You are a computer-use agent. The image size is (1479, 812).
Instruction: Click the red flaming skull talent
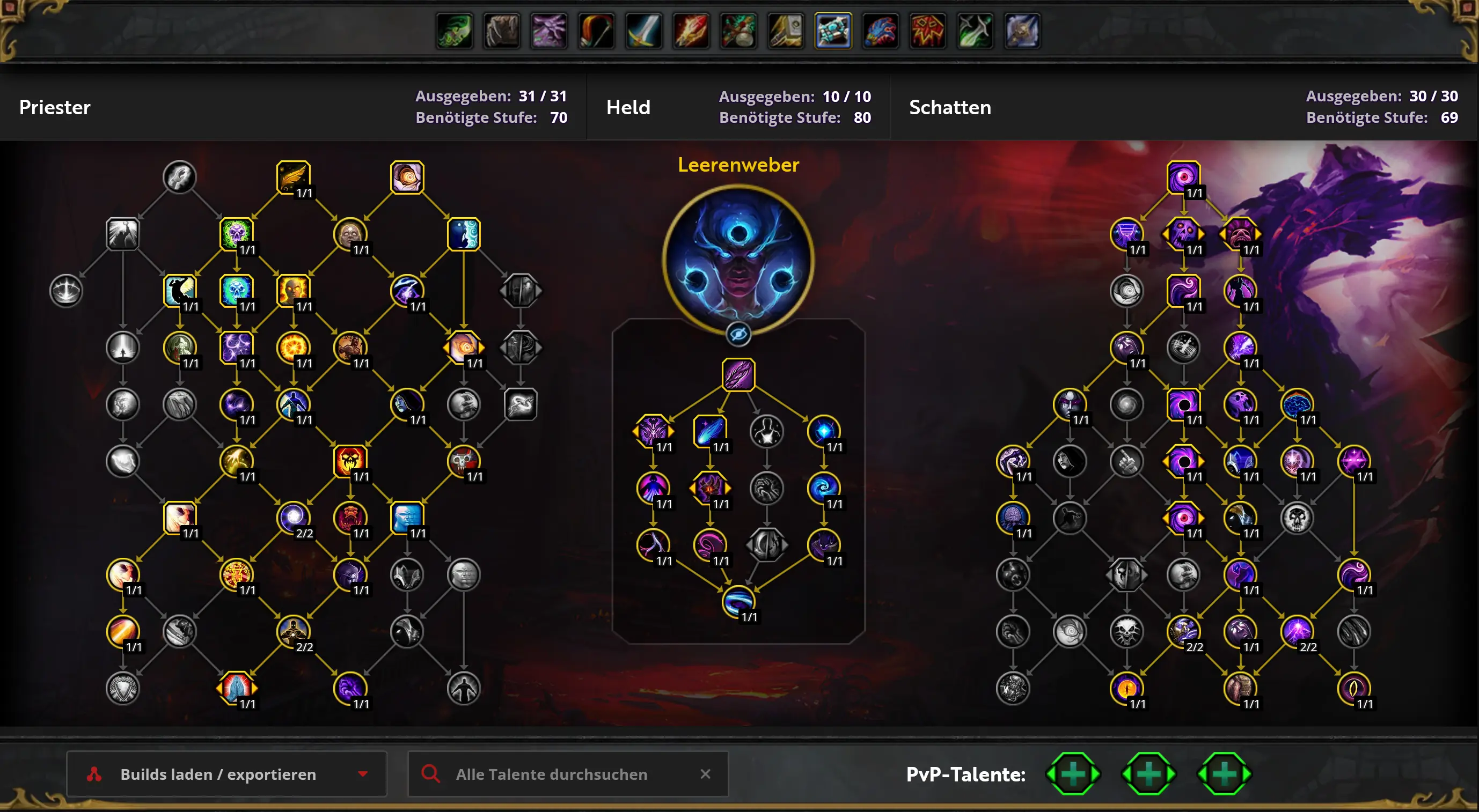coord(350,461)
